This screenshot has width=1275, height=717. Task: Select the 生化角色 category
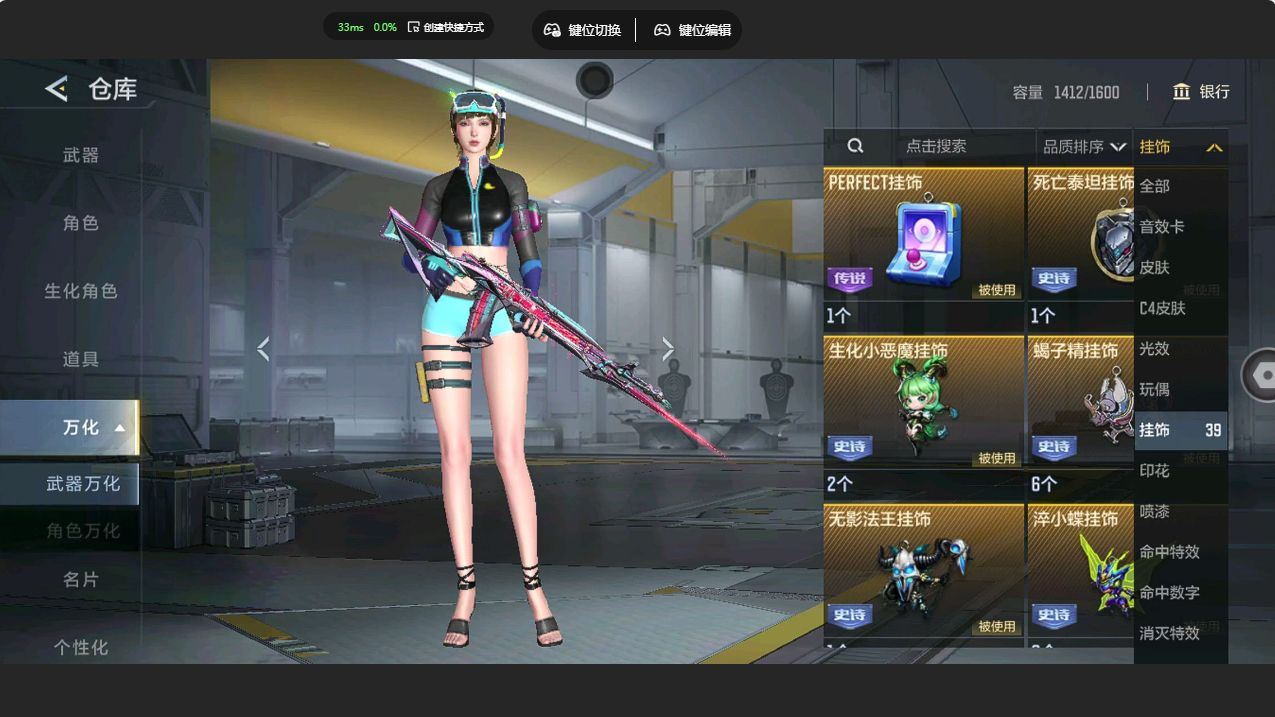tap(81, 291)
